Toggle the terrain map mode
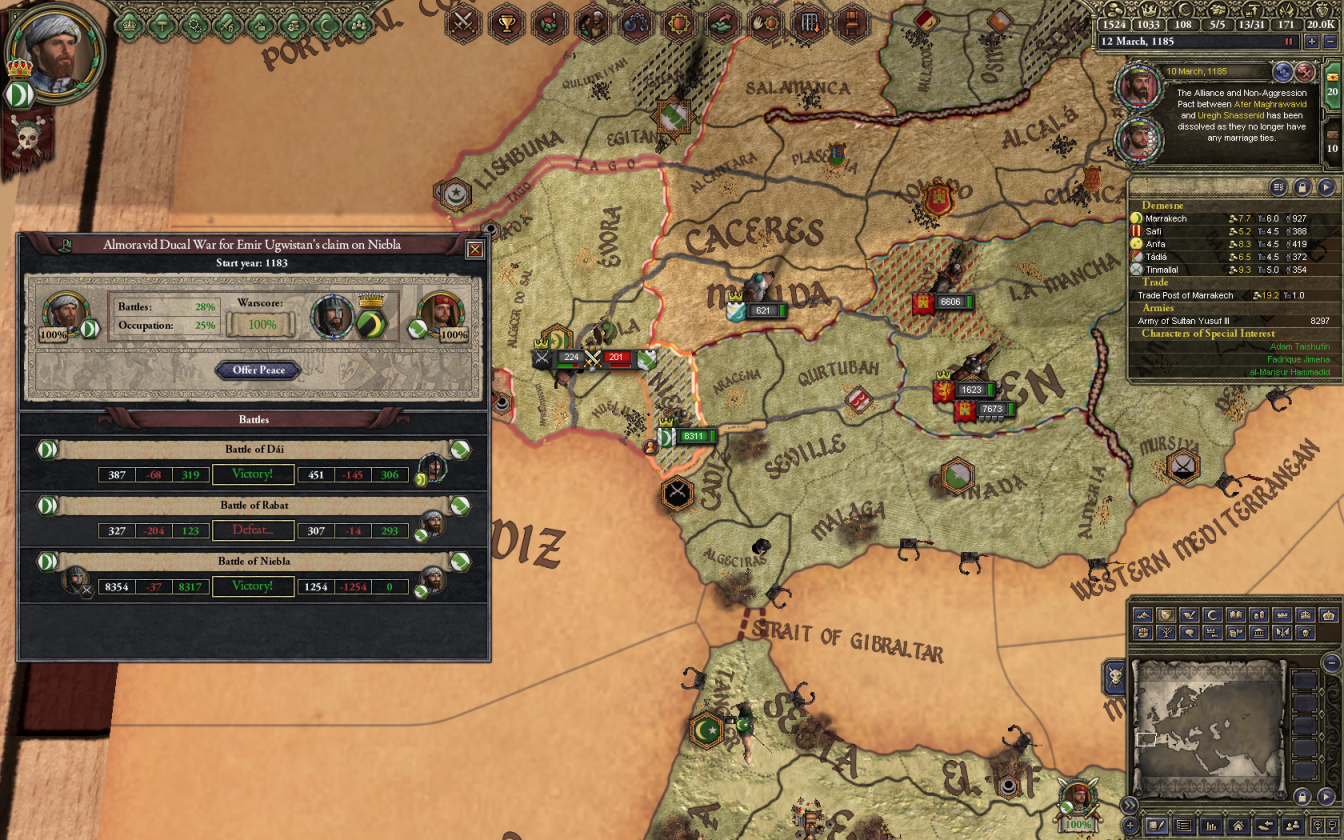The height and width of the screenshot is (840, 1344). [1142, 615]
